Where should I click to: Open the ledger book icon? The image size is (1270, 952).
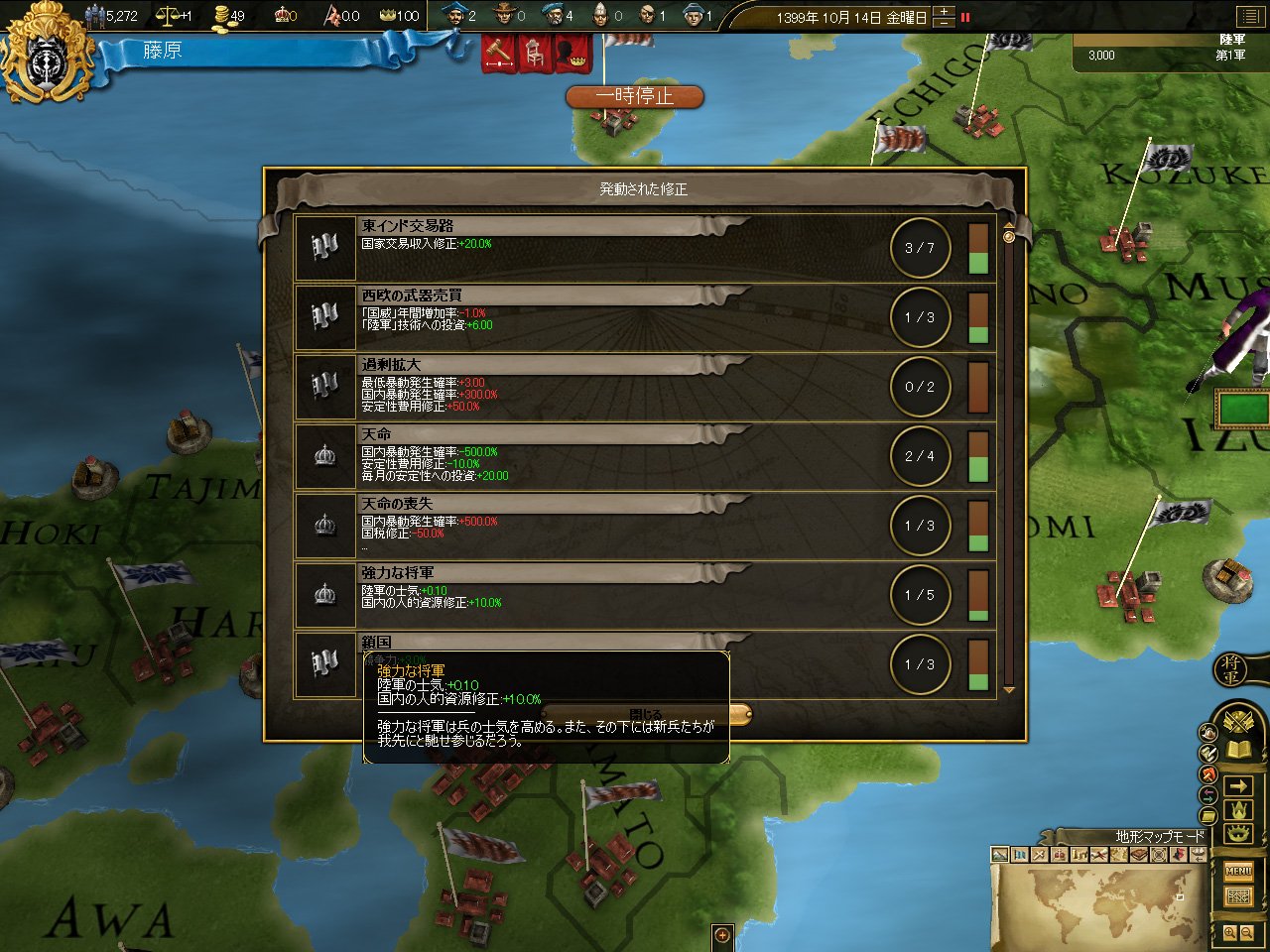(1238, 751)
